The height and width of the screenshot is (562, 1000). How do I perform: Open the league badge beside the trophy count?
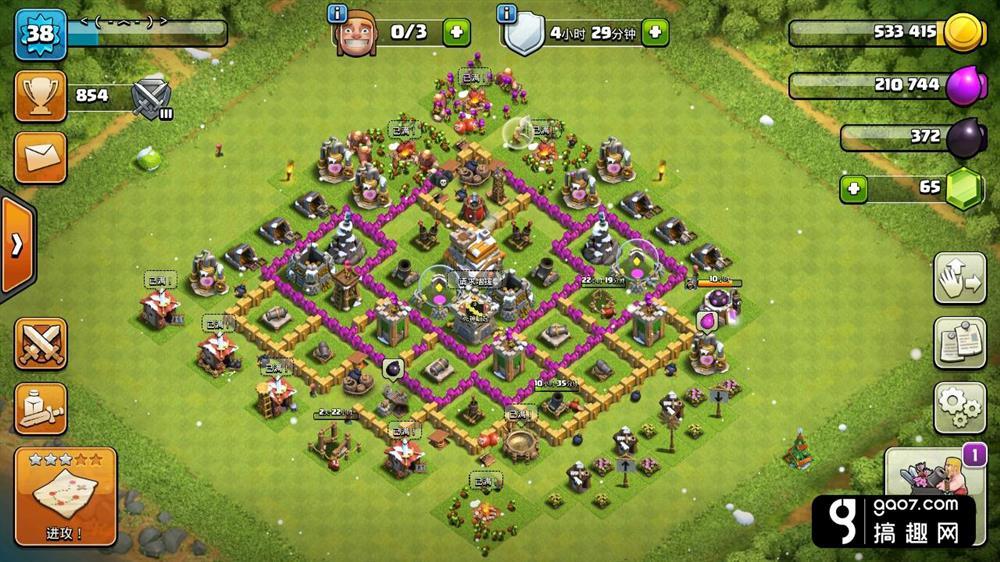click(x=152, y=98)
